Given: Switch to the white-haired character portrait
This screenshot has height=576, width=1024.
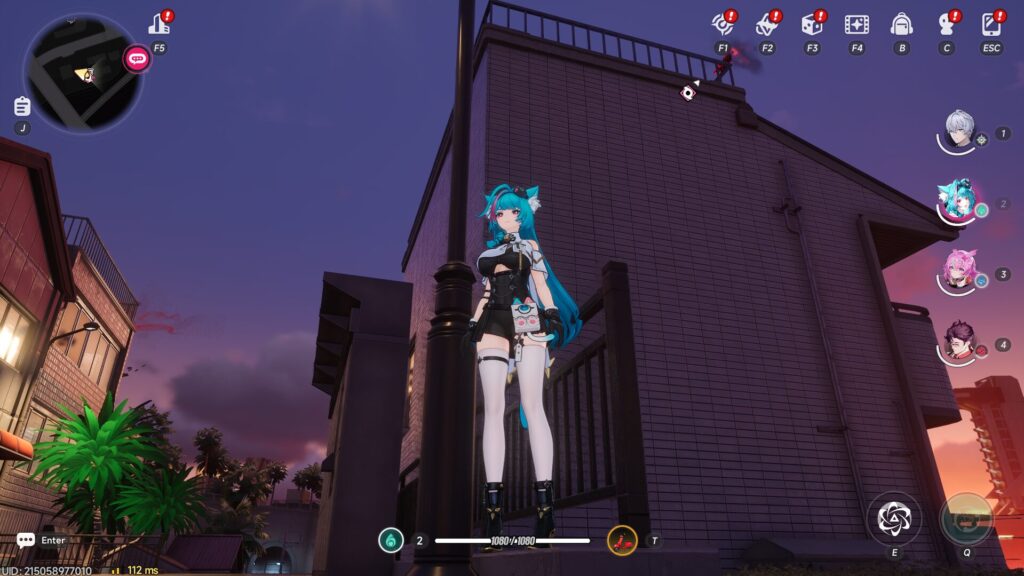Looking at the screenshot, I should [960, 131].
